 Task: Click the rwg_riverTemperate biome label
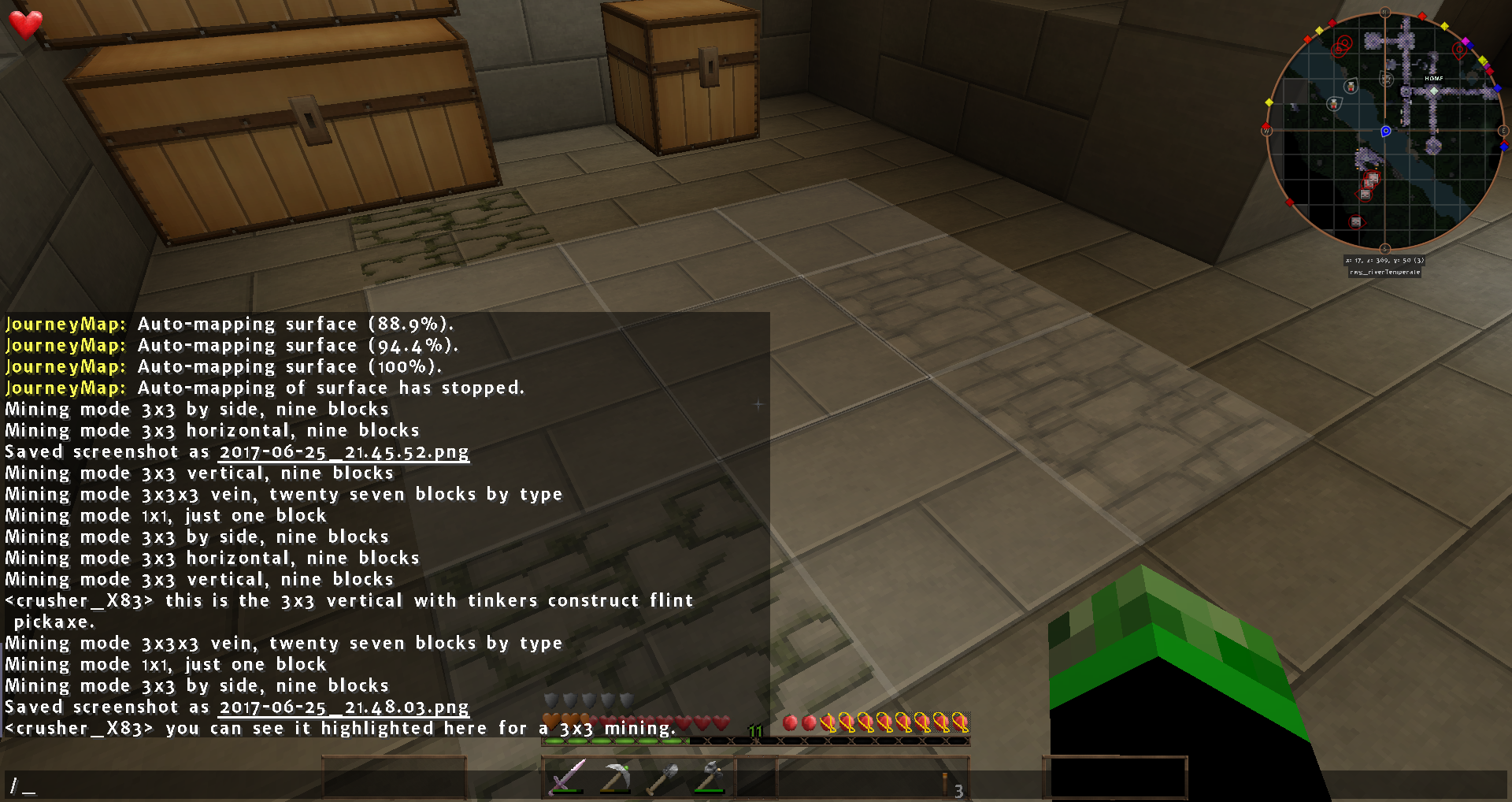pos(1385,272)
